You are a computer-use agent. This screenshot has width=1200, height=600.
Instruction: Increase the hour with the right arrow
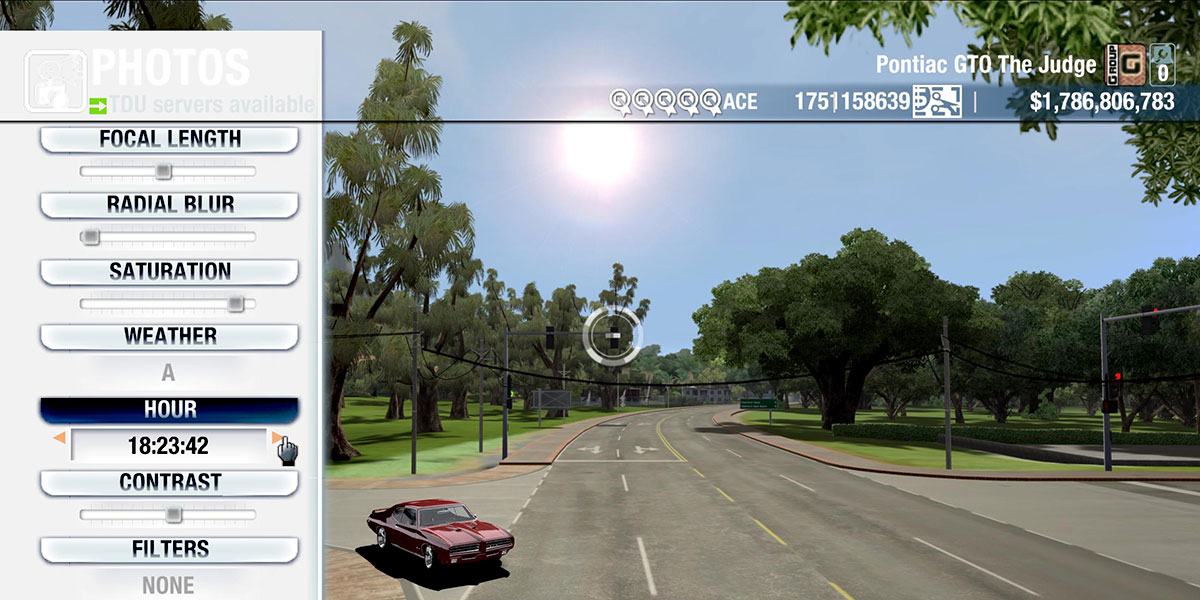tap(276, 438)
